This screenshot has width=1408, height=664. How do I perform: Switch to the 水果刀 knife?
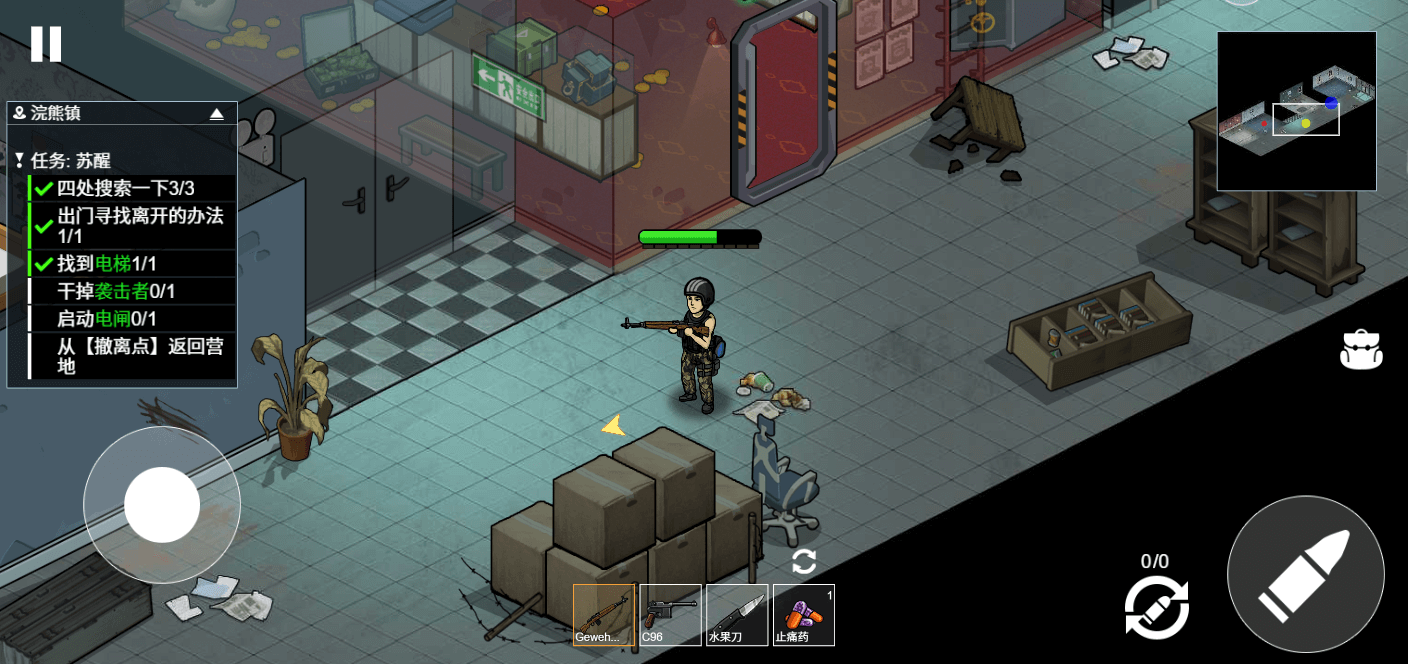(x=737, y=614)
